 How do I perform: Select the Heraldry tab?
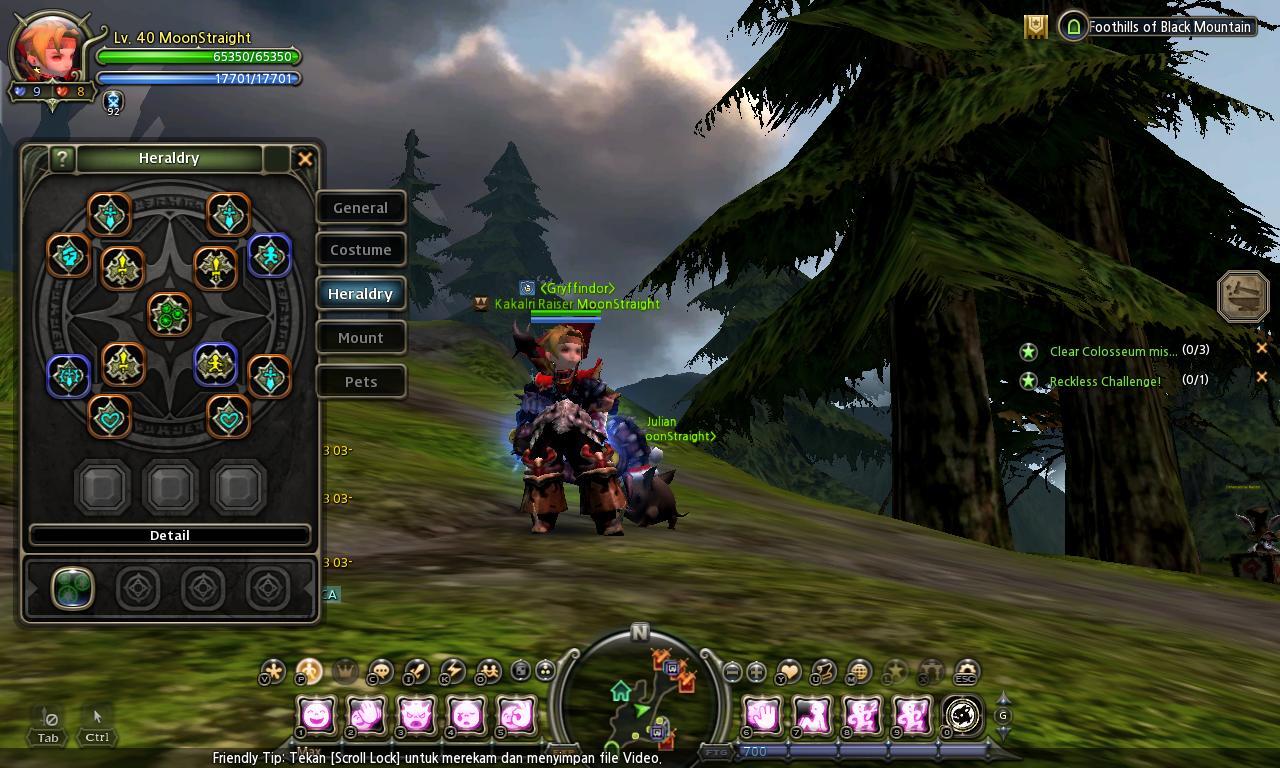(360, 294)
